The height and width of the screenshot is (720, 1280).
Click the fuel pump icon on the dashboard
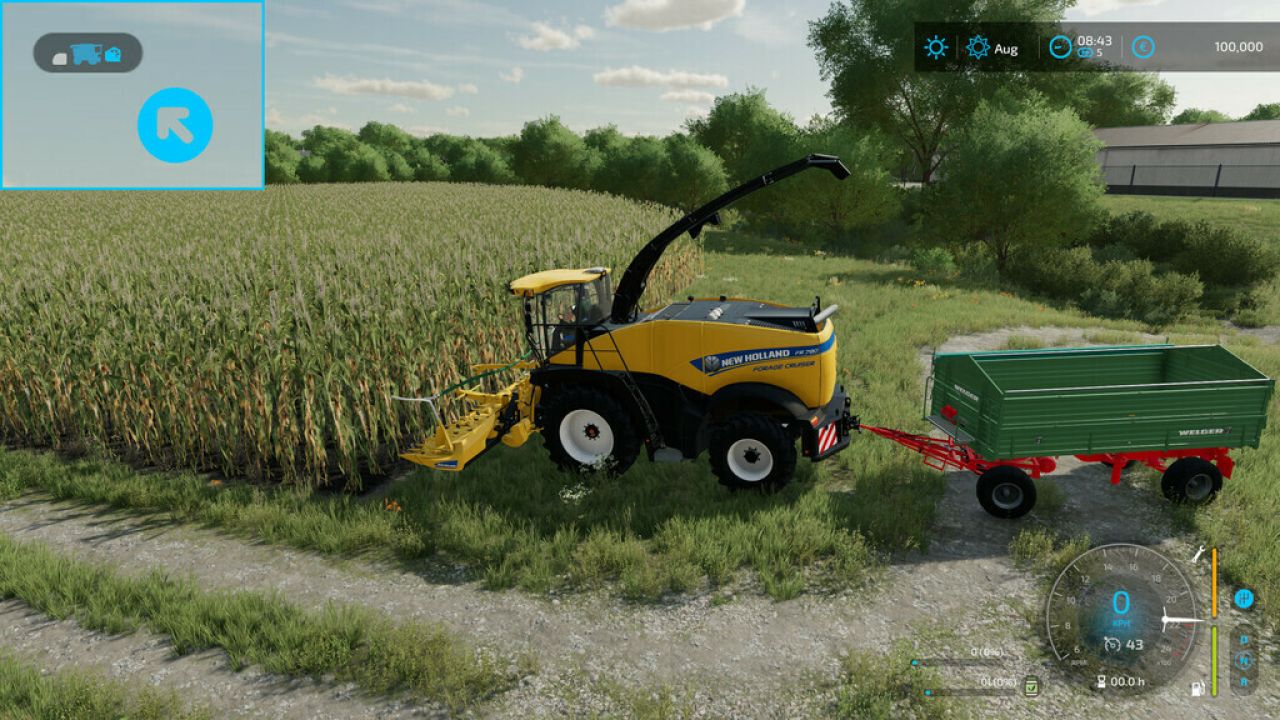(x=1197, y=689)
